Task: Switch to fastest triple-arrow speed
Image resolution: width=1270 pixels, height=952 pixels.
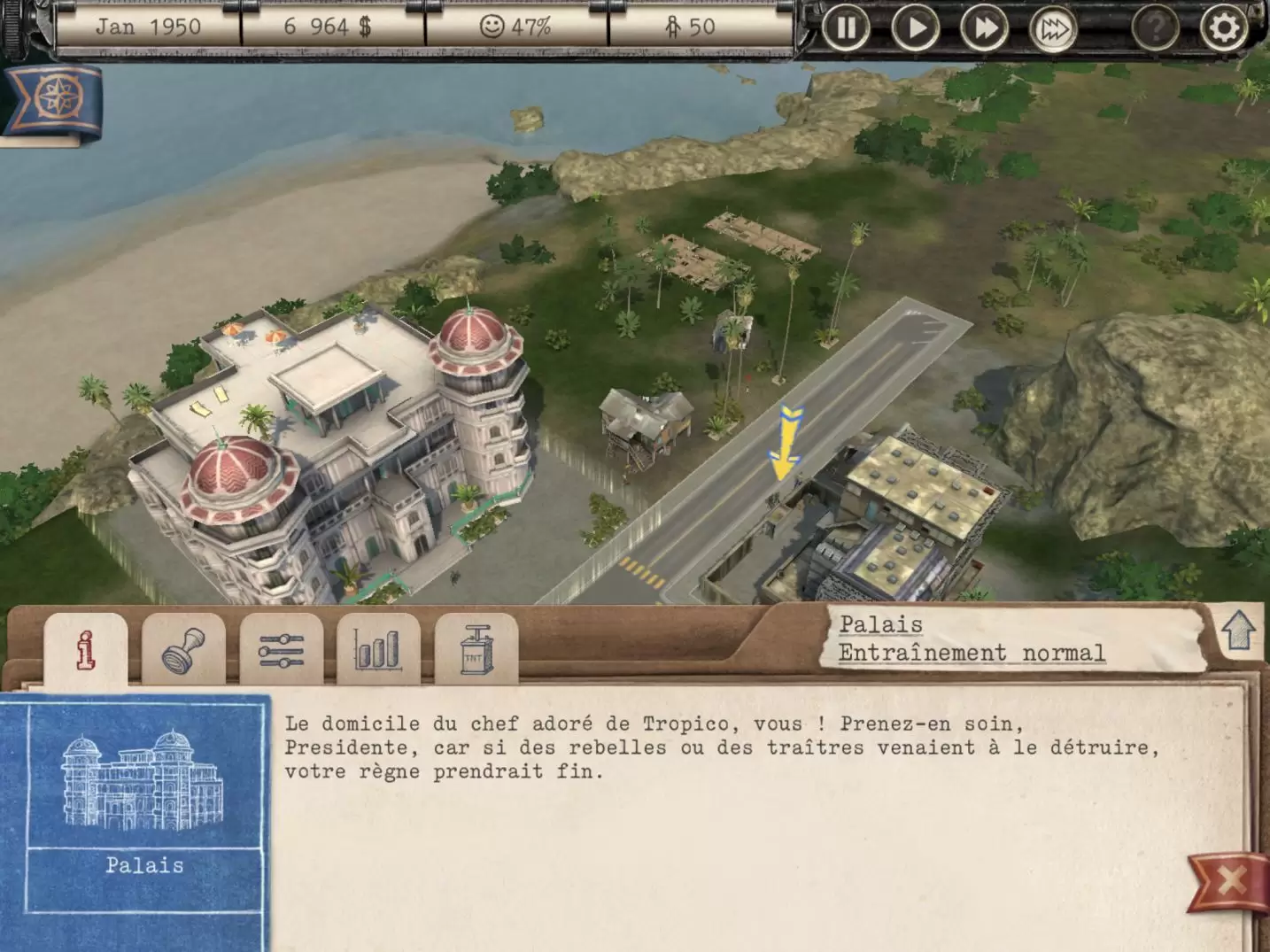Action: point(1053,29)
